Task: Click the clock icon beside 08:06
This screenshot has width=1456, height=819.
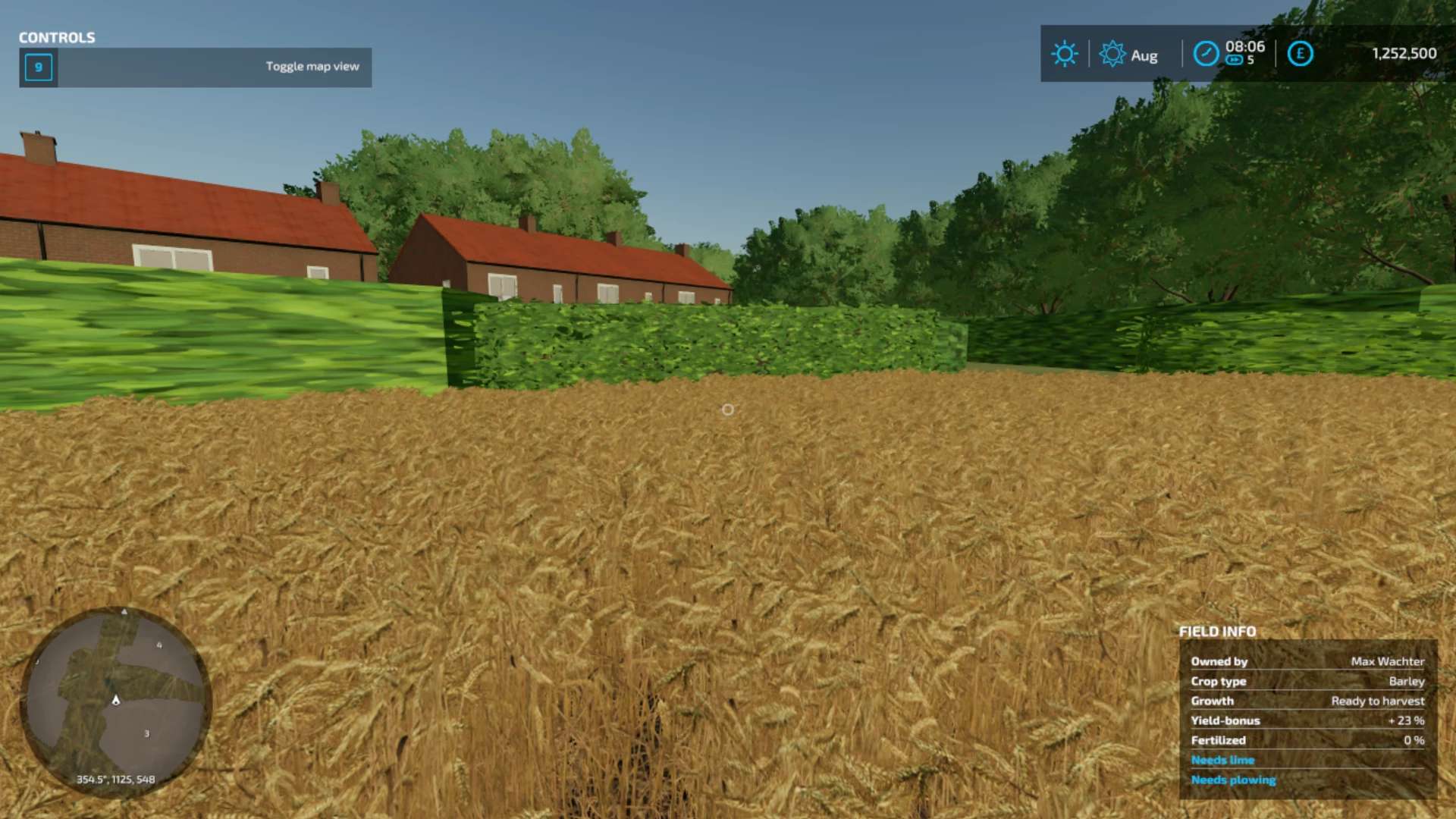Action: tap(1206, 54)
